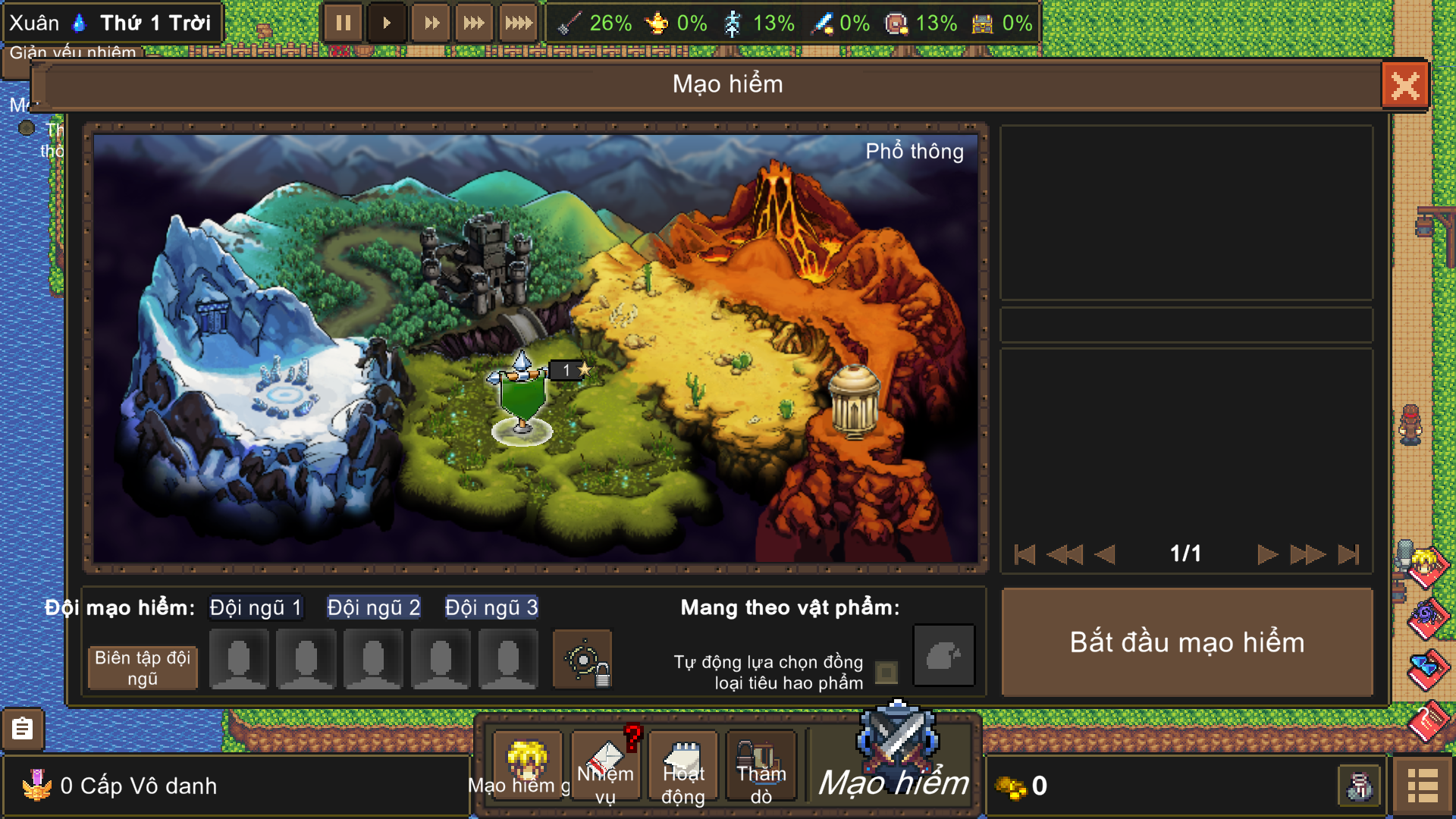This screenshot has width=1456, height=819.
Task: Set game to double fast-forward speed
Action: 431,24
